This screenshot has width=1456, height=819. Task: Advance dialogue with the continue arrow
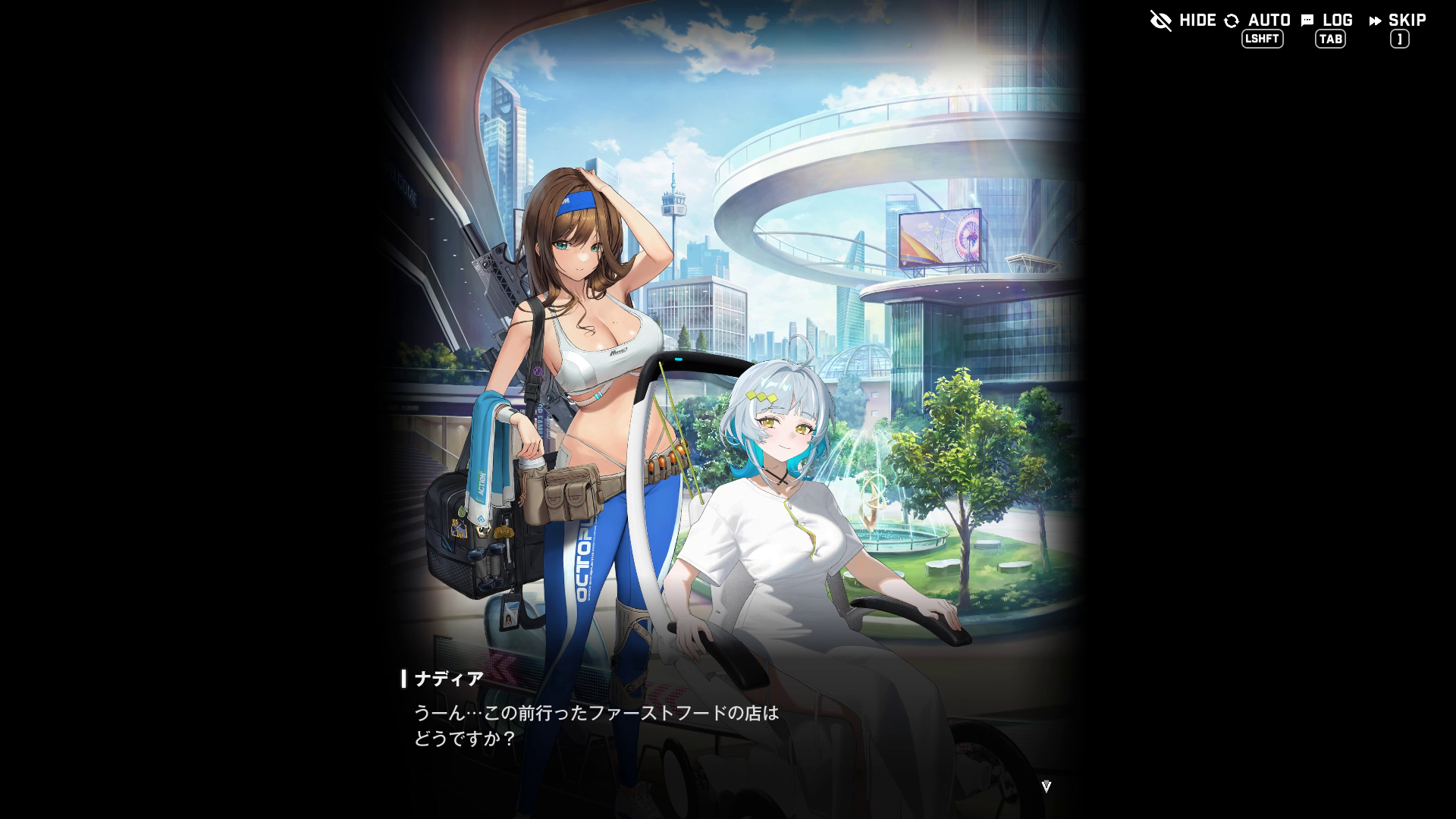[1046, 786]
